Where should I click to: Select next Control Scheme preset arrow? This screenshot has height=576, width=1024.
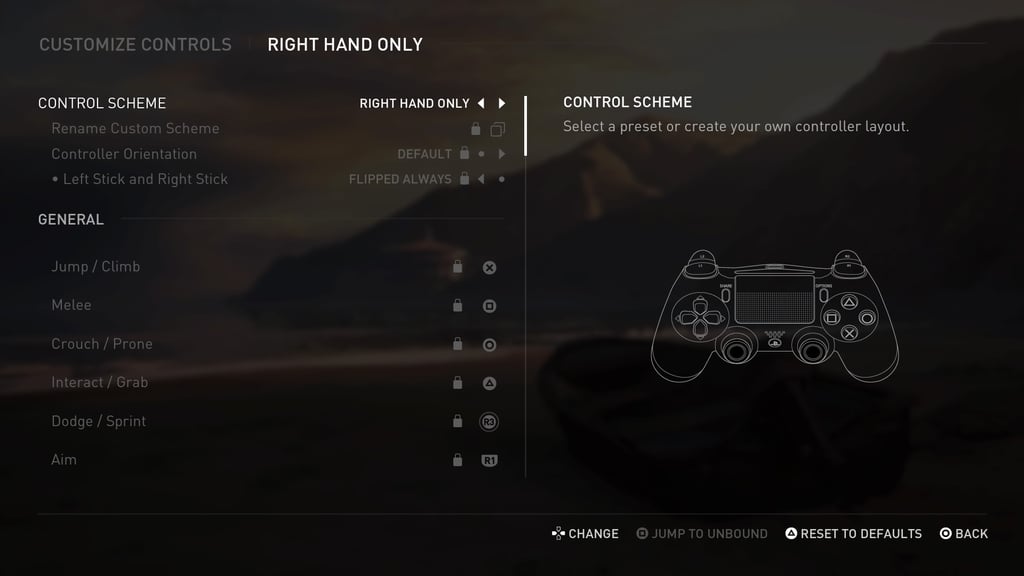click(x=502, y=103)
